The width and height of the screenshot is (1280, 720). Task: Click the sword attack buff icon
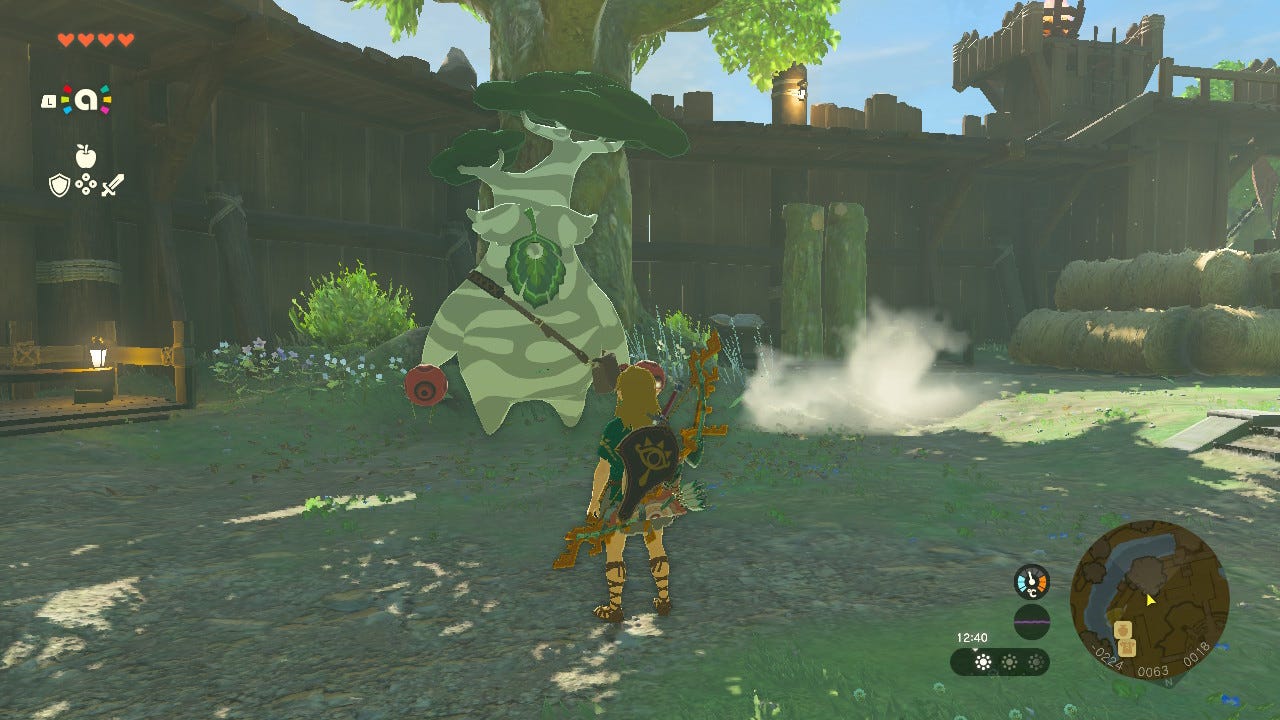point(112,185)
